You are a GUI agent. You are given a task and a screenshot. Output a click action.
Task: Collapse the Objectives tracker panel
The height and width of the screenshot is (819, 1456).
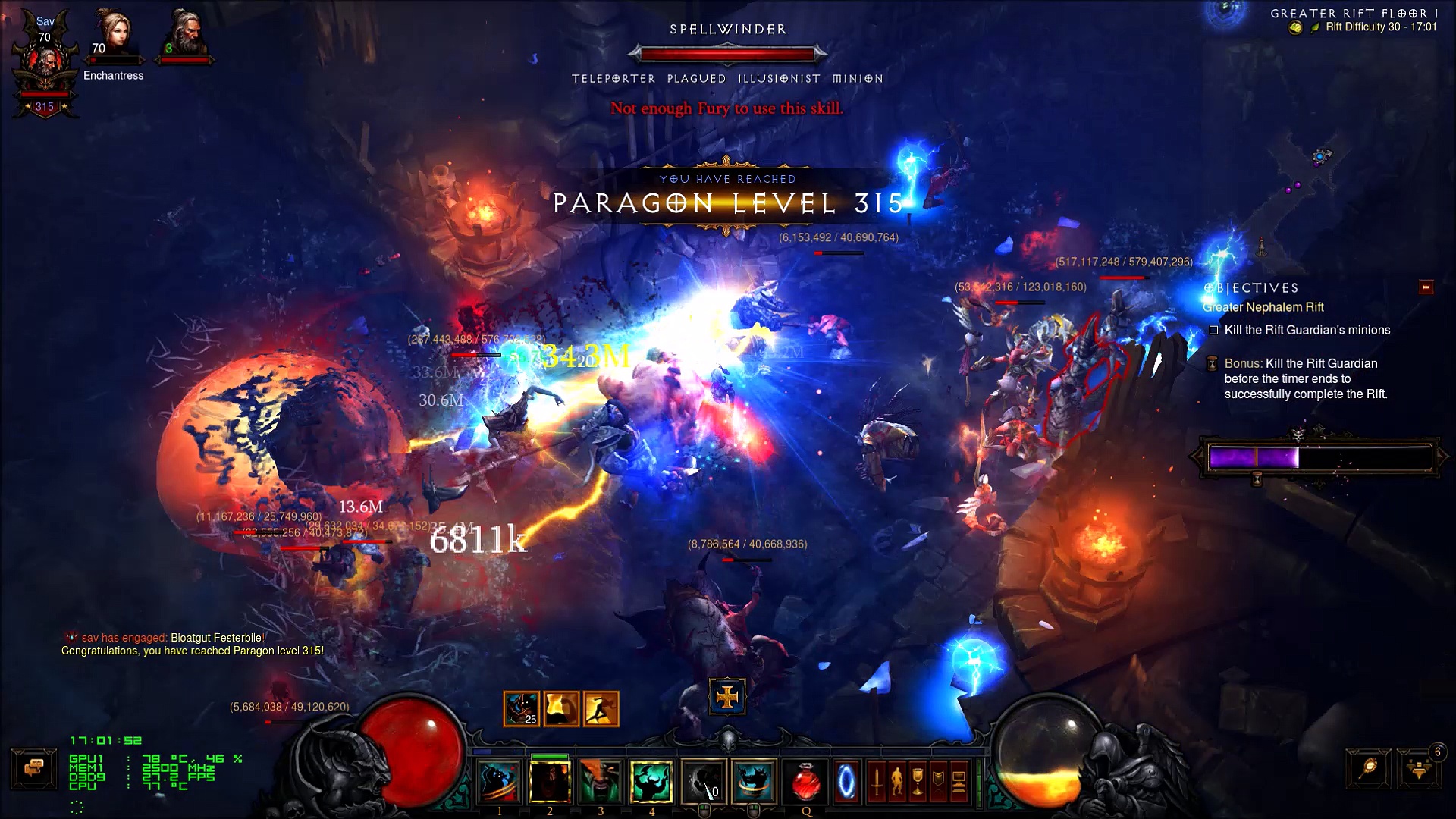1426,287
